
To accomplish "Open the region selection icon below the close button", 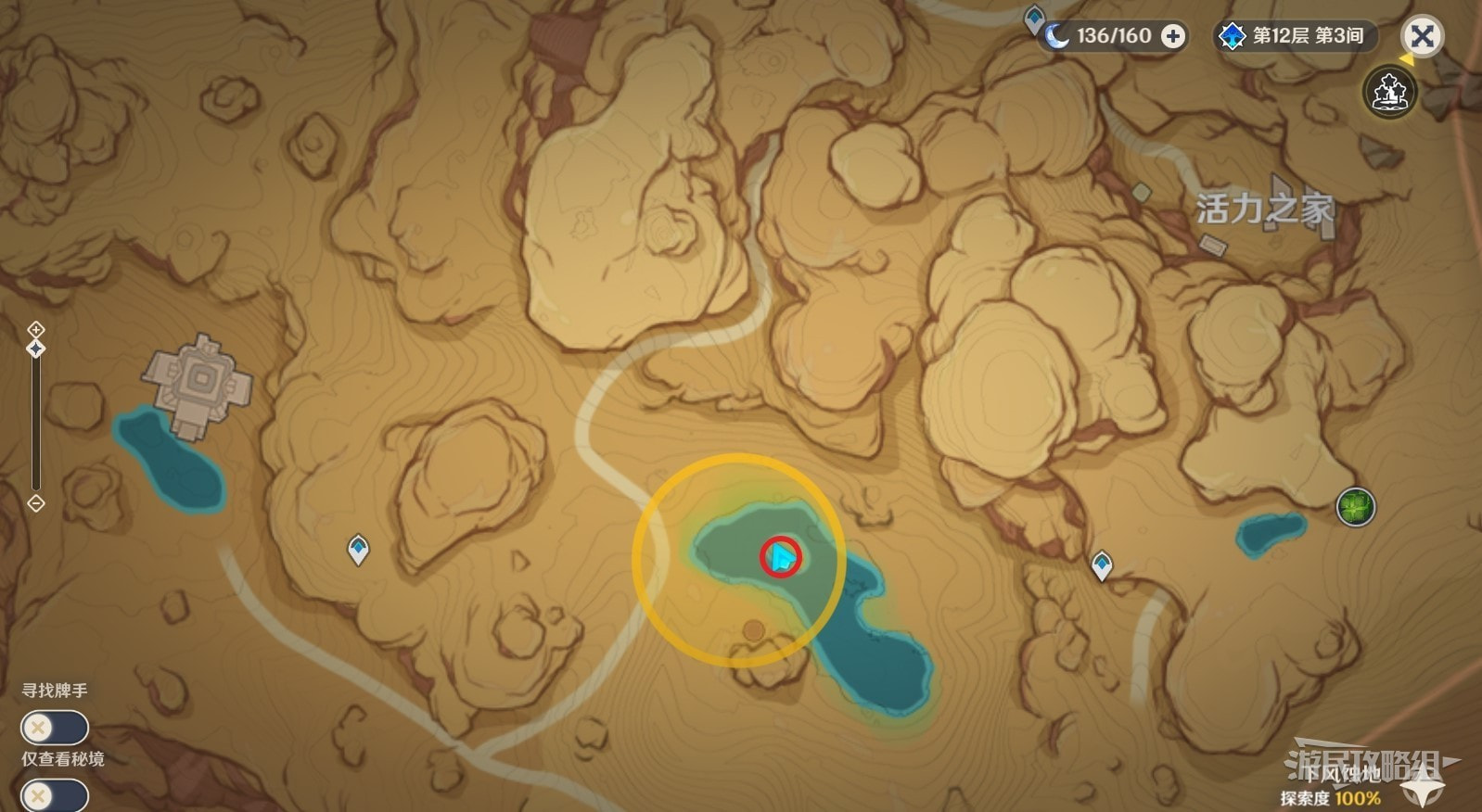I will pyautogui.click(x=1388, y=92).
